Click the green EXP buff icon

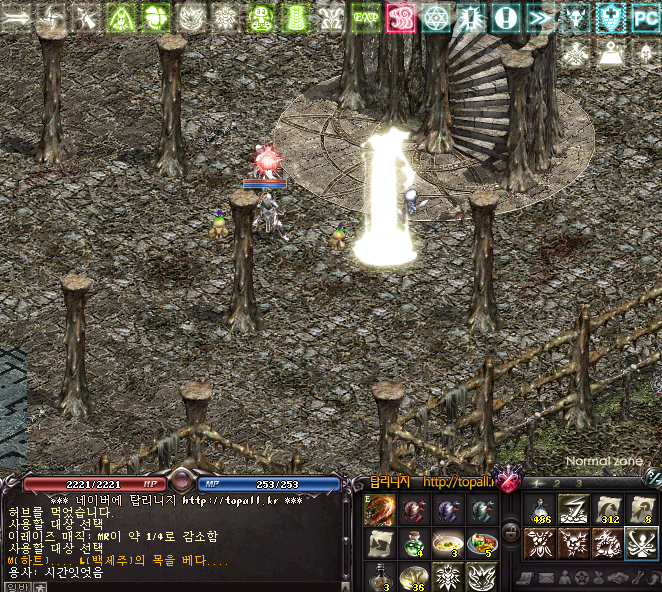point(366,17)
